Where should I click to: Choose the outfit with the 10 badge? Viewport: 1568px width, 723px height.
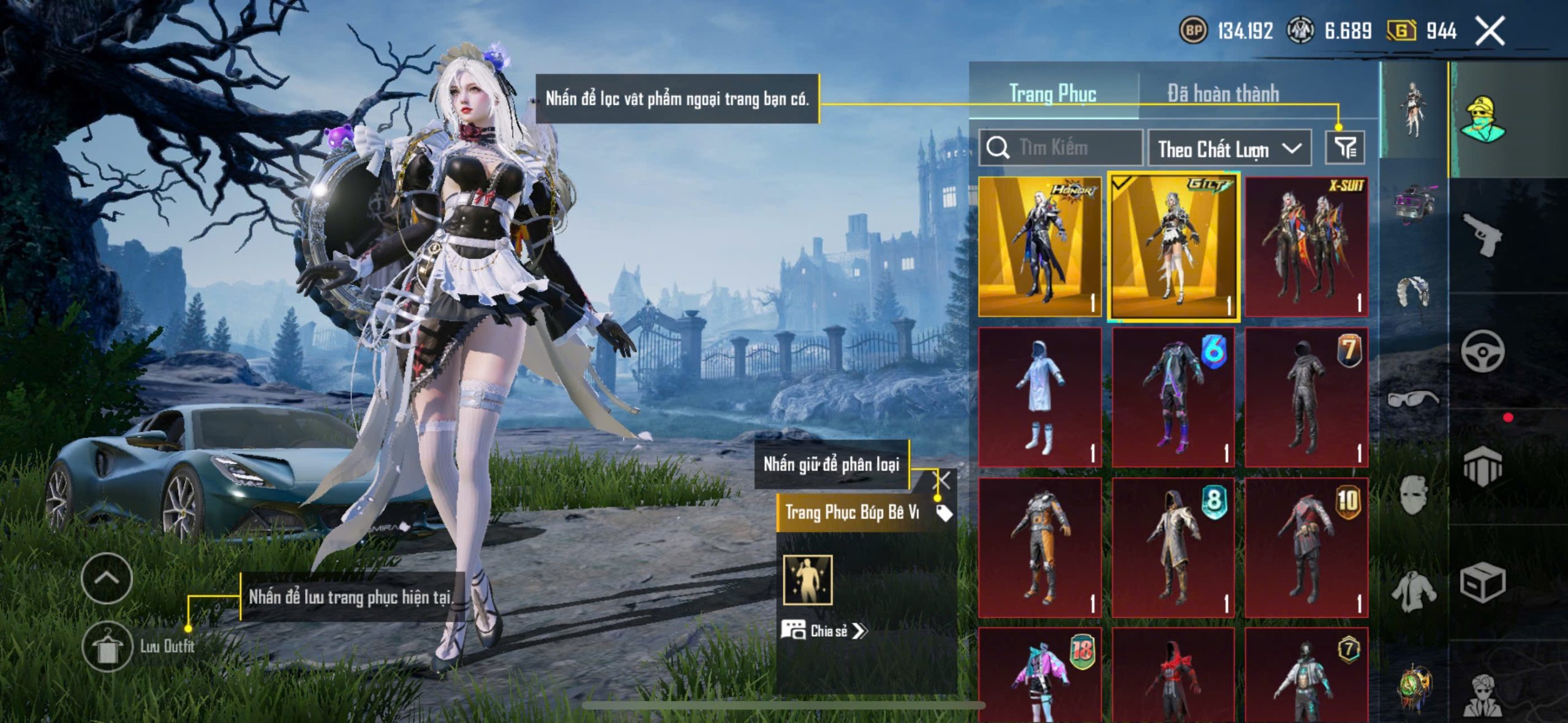1306,548
